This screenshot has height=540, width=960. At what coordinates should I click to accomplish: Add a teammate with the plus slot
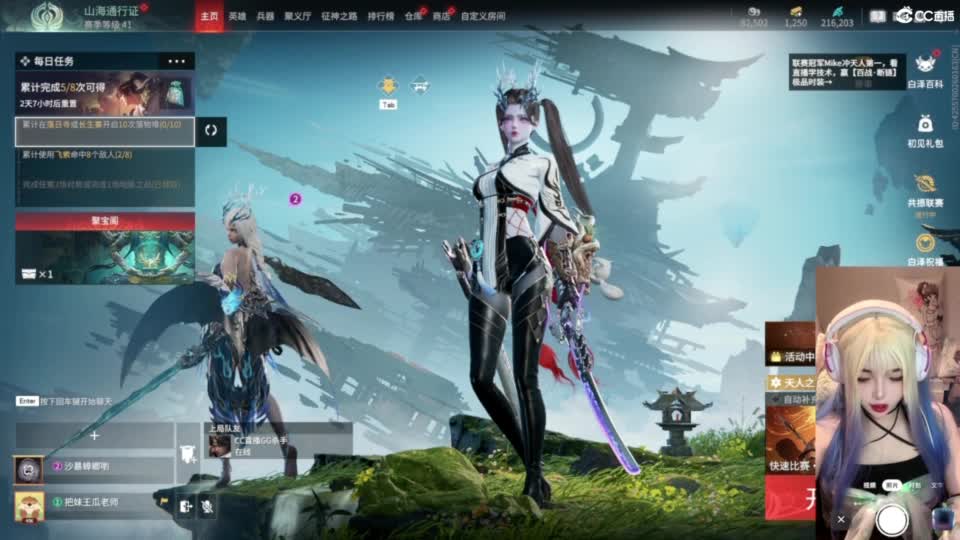click(94, 435)
